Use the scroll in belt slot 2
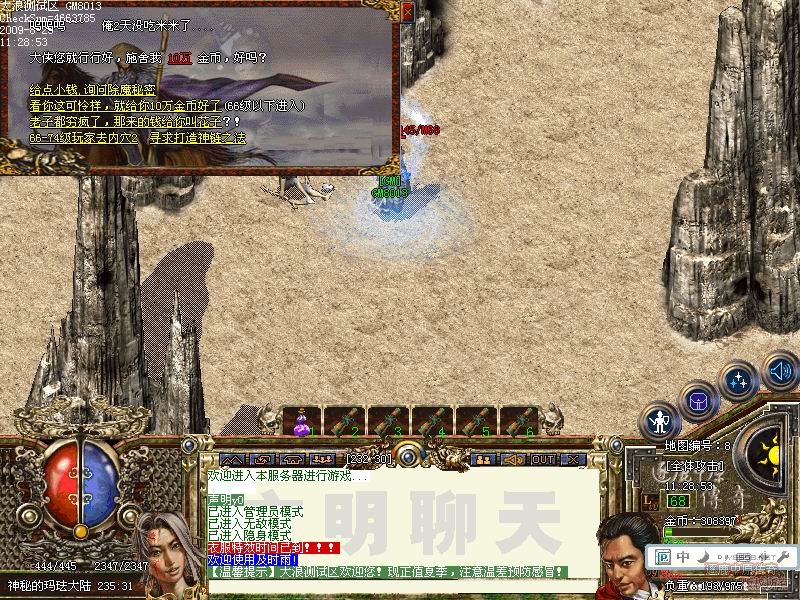Image resolution: width=800 pixels, height=600 pixels. pyautogui.click(x=343, y=423)
